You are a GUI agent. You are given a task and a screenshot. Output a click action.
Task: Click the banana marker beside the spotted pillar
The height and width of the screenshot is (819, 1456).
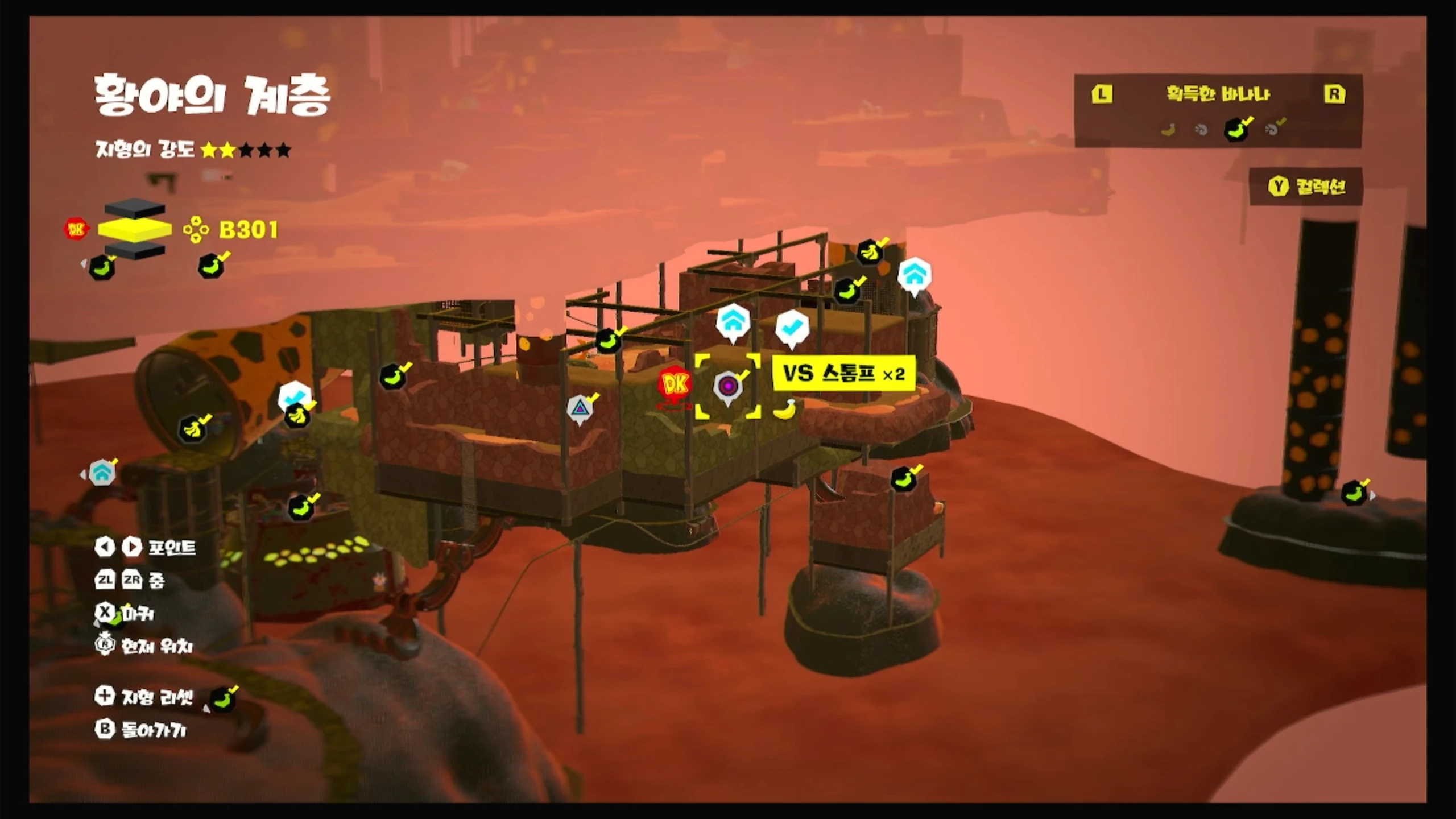1355,493
